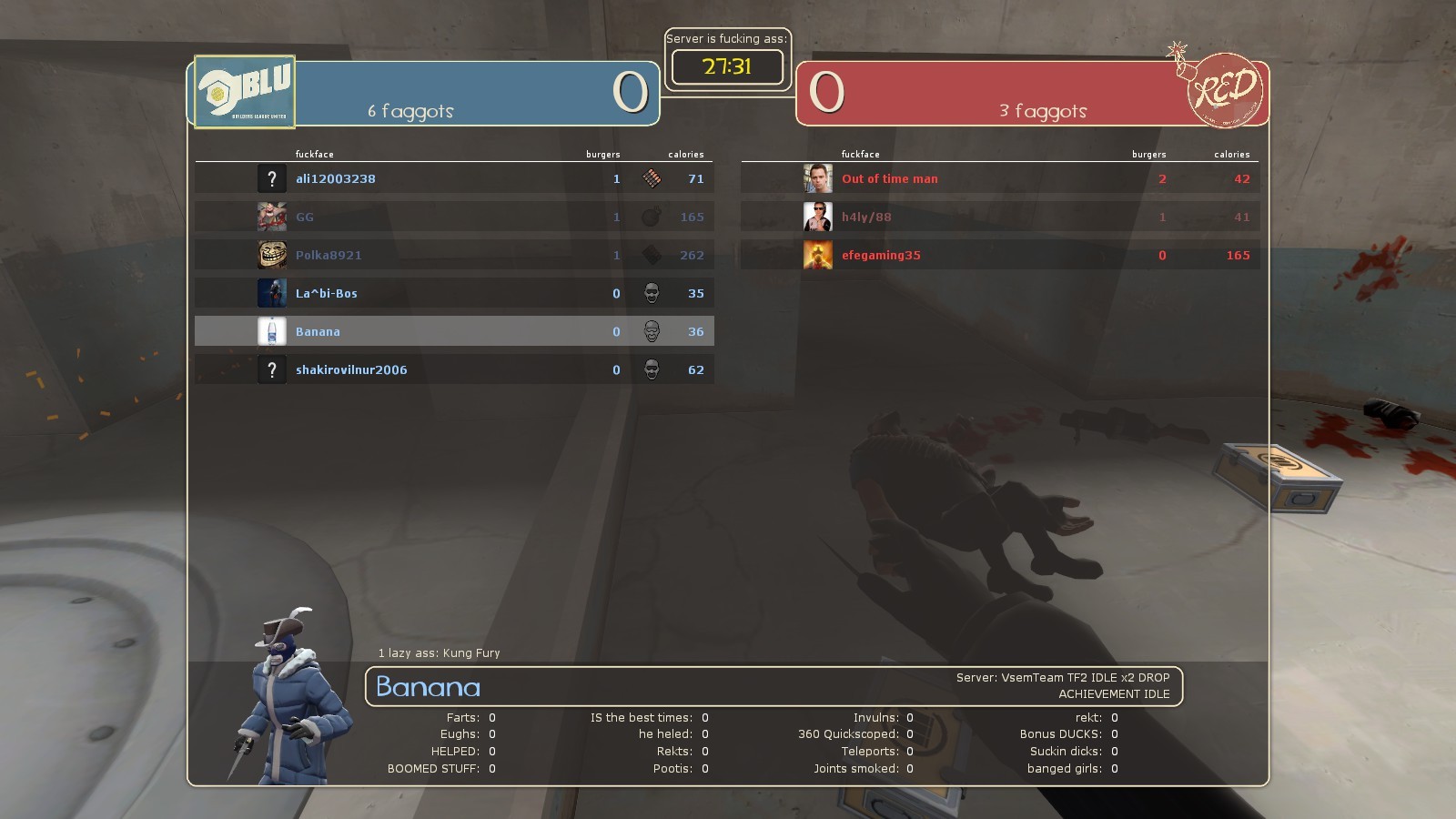Click the match timer showing 27:31
1456x819 pixels.
tap(726, 66)
